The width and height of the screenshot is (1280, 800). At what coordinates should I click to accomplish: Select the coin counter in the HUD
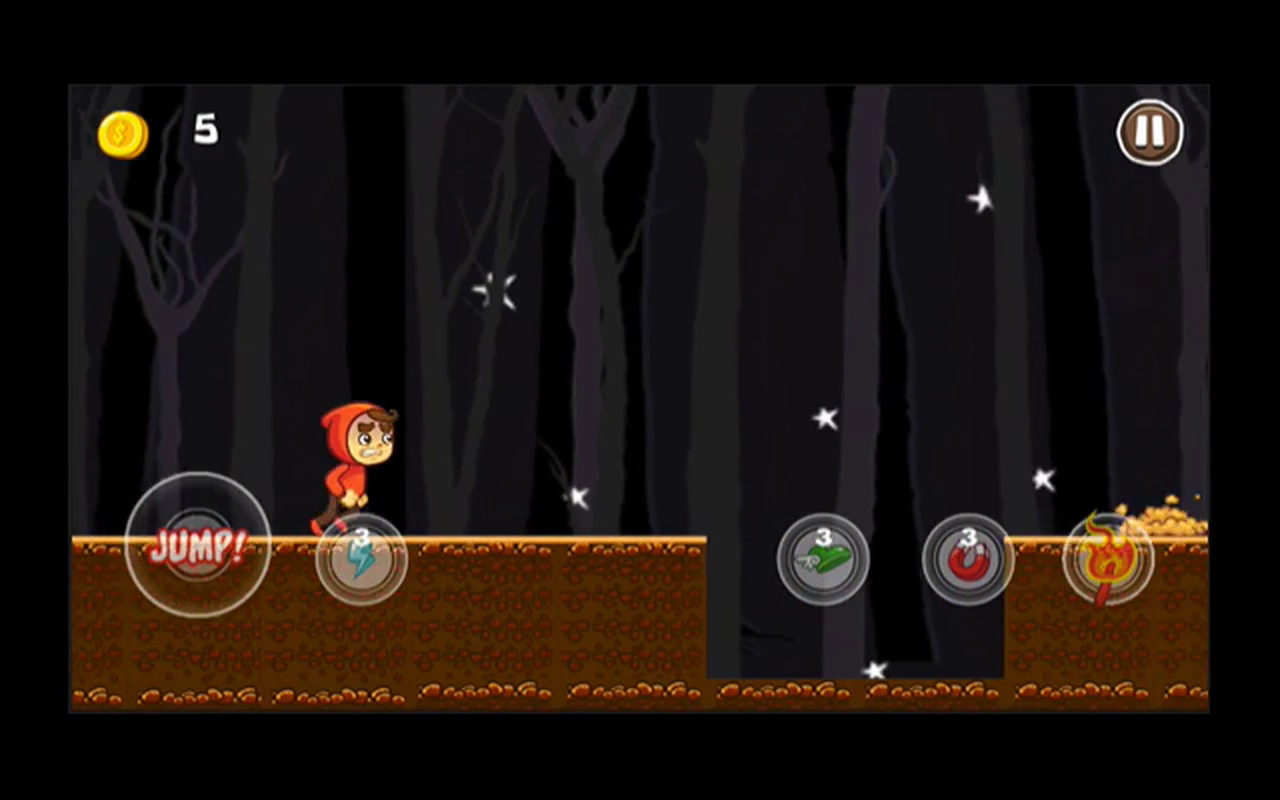[122, 133]
